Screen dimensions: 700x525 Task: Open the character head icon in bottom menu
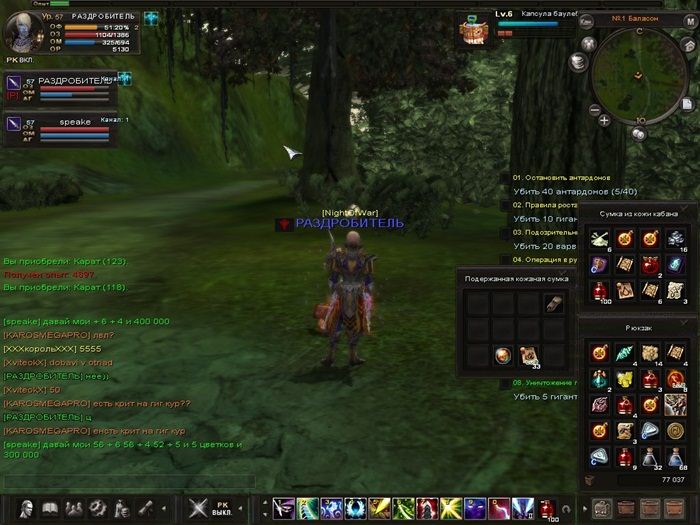coord(27,508)
